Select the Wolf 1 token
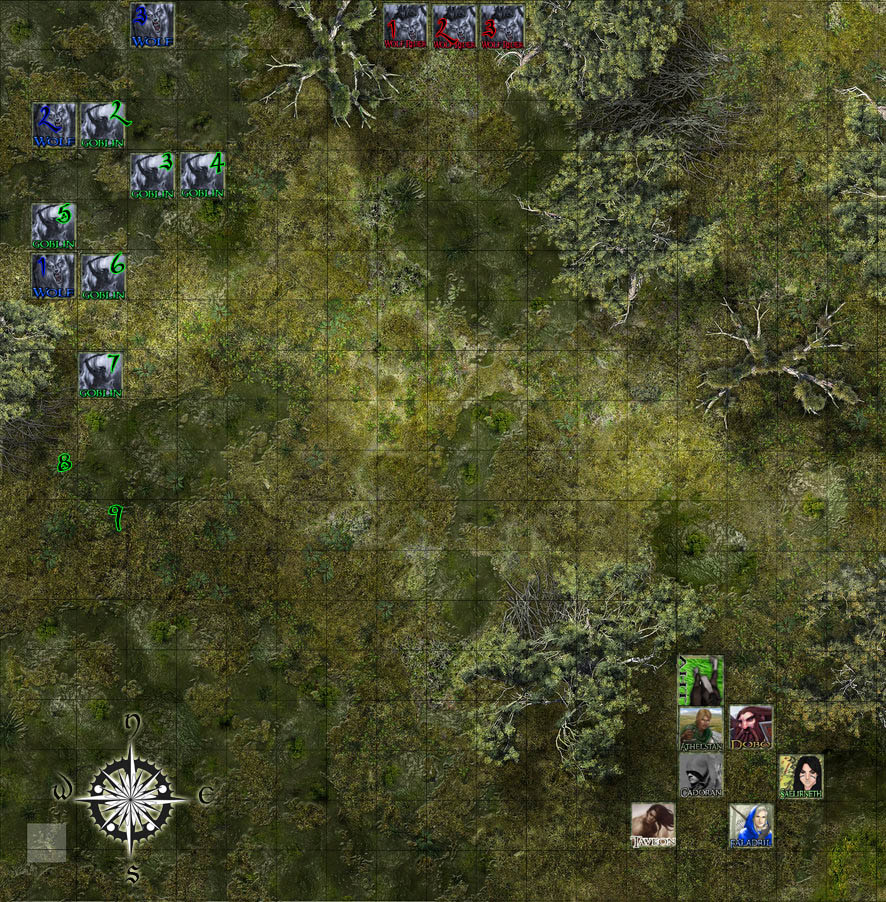Viewport: 886px width, 902px height. [x=53, y=275]
